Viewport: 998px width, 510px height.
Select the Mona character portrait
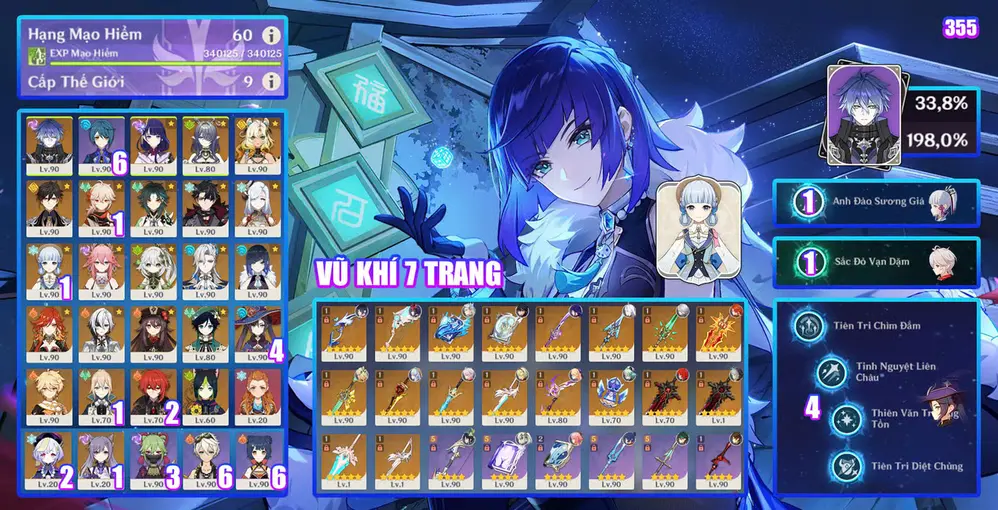[256, 332]
